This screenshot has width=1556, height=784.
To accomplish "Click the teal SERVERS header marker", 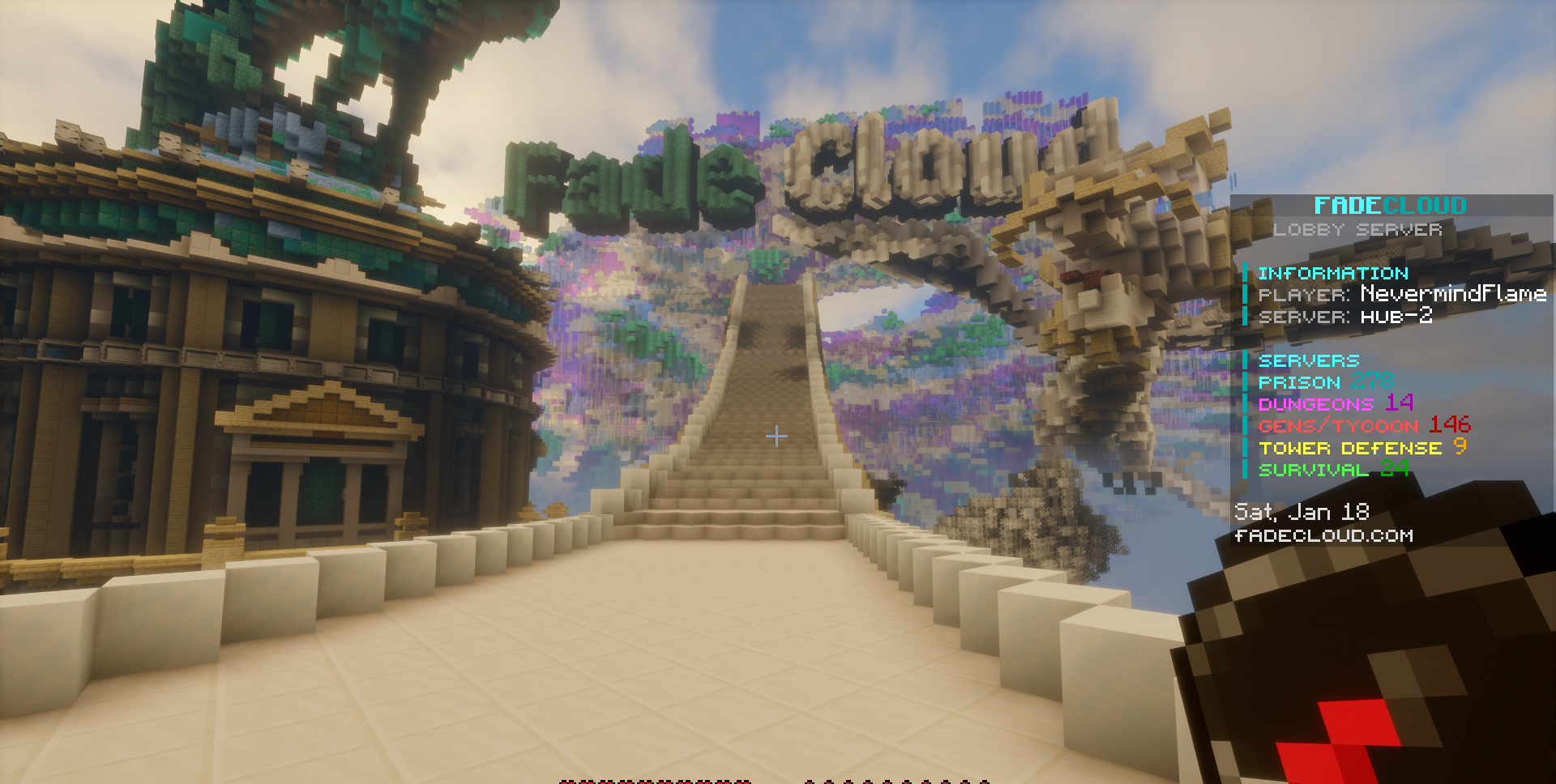I will (1246, 360).
